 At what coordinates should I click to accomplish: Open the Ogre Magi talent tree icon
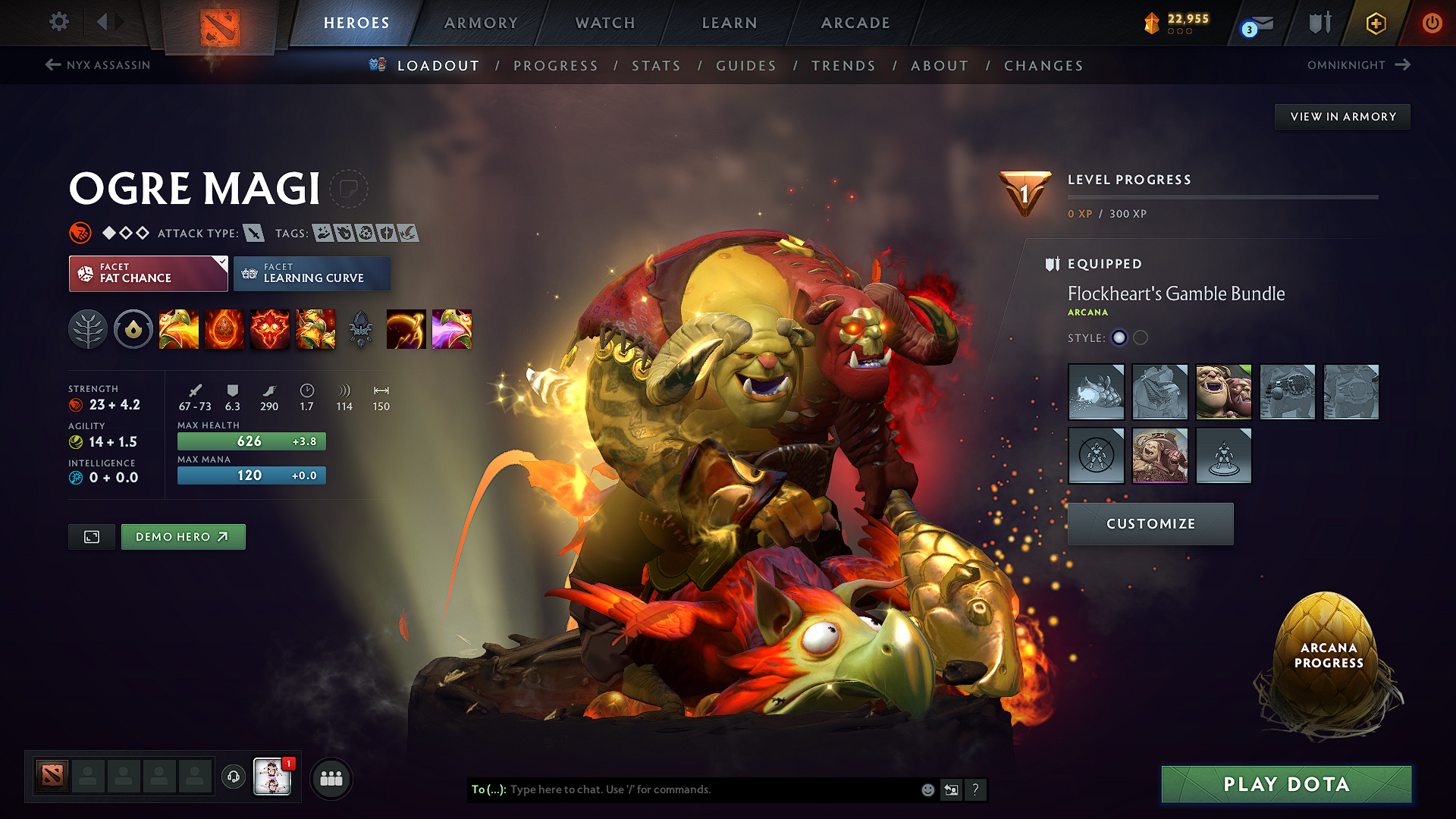88,329
